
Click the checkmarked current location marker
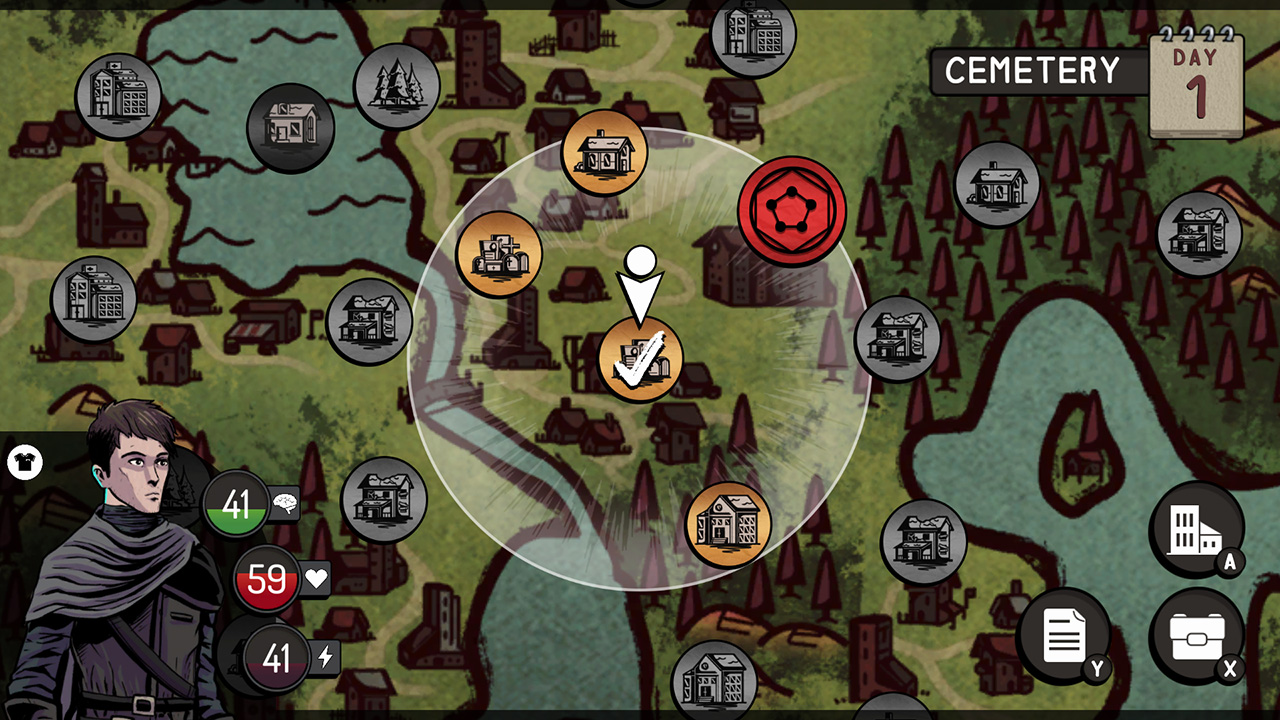[x=640, y=360]
